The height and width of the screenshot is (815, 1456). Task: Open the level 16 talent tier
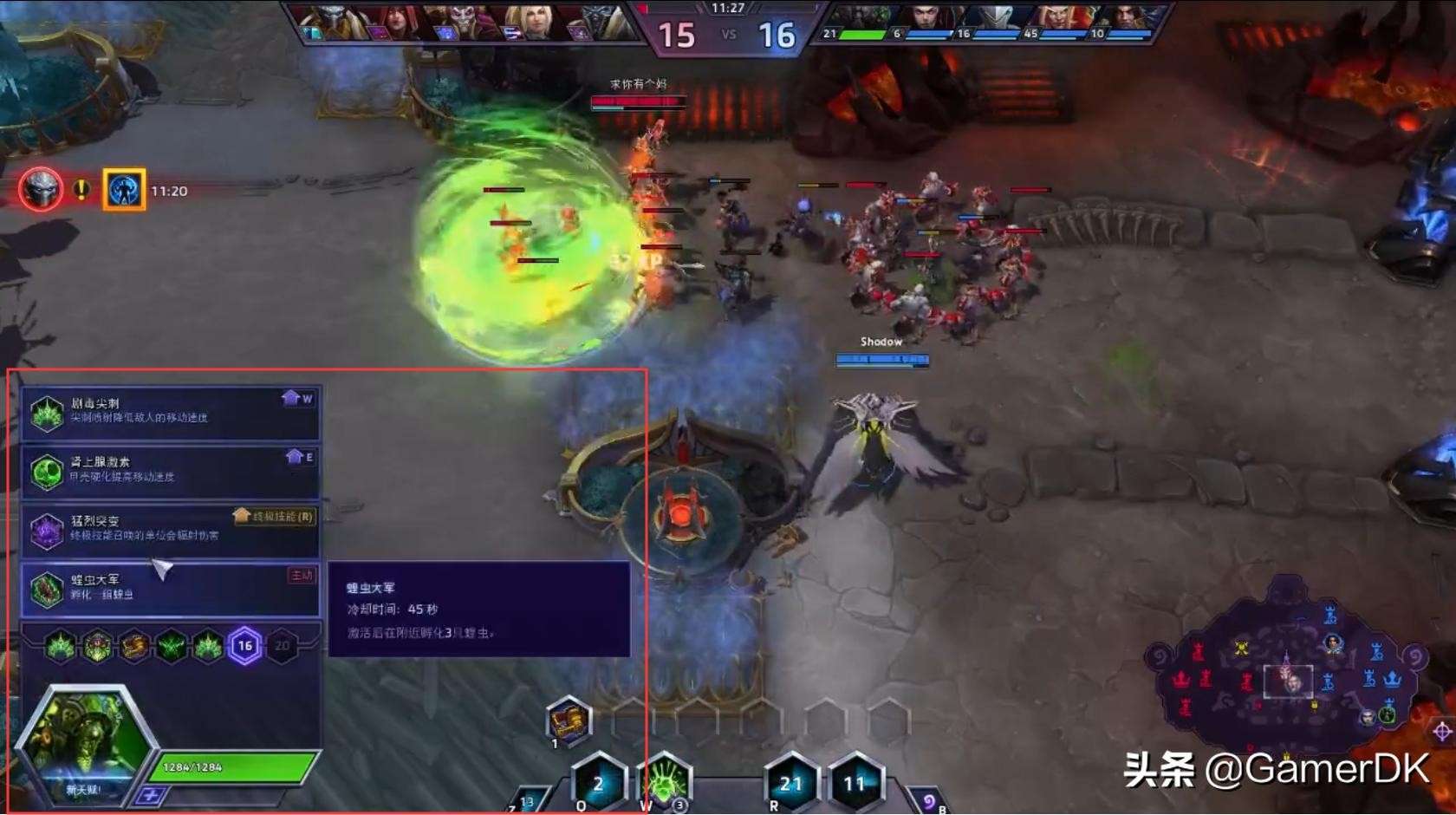pyautogui.click(x=245, y=646)
